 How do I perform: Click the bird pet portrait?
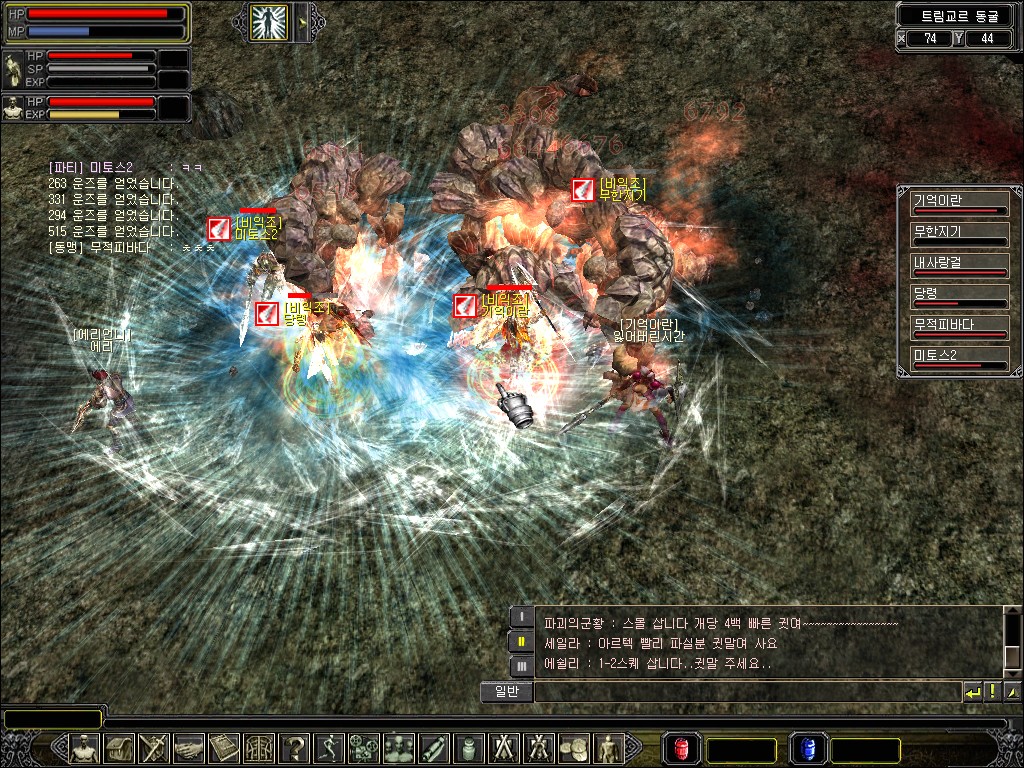[x=13, y=69]
